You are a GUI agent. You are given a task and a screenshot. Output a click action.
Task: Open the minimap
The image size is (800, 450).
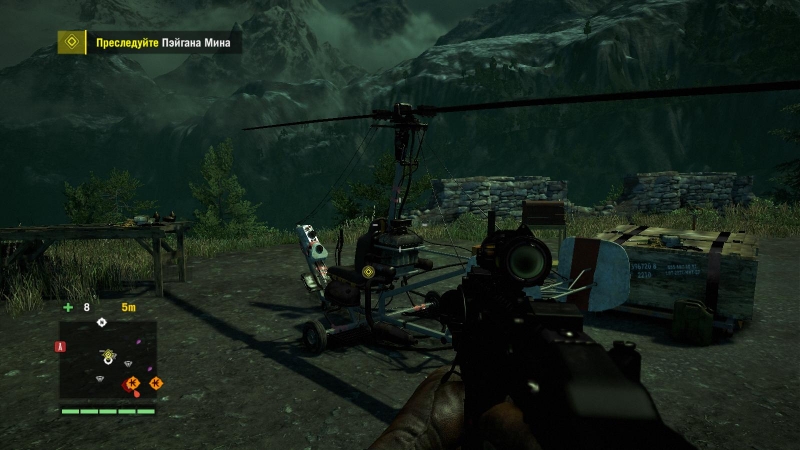click(108, 360)
